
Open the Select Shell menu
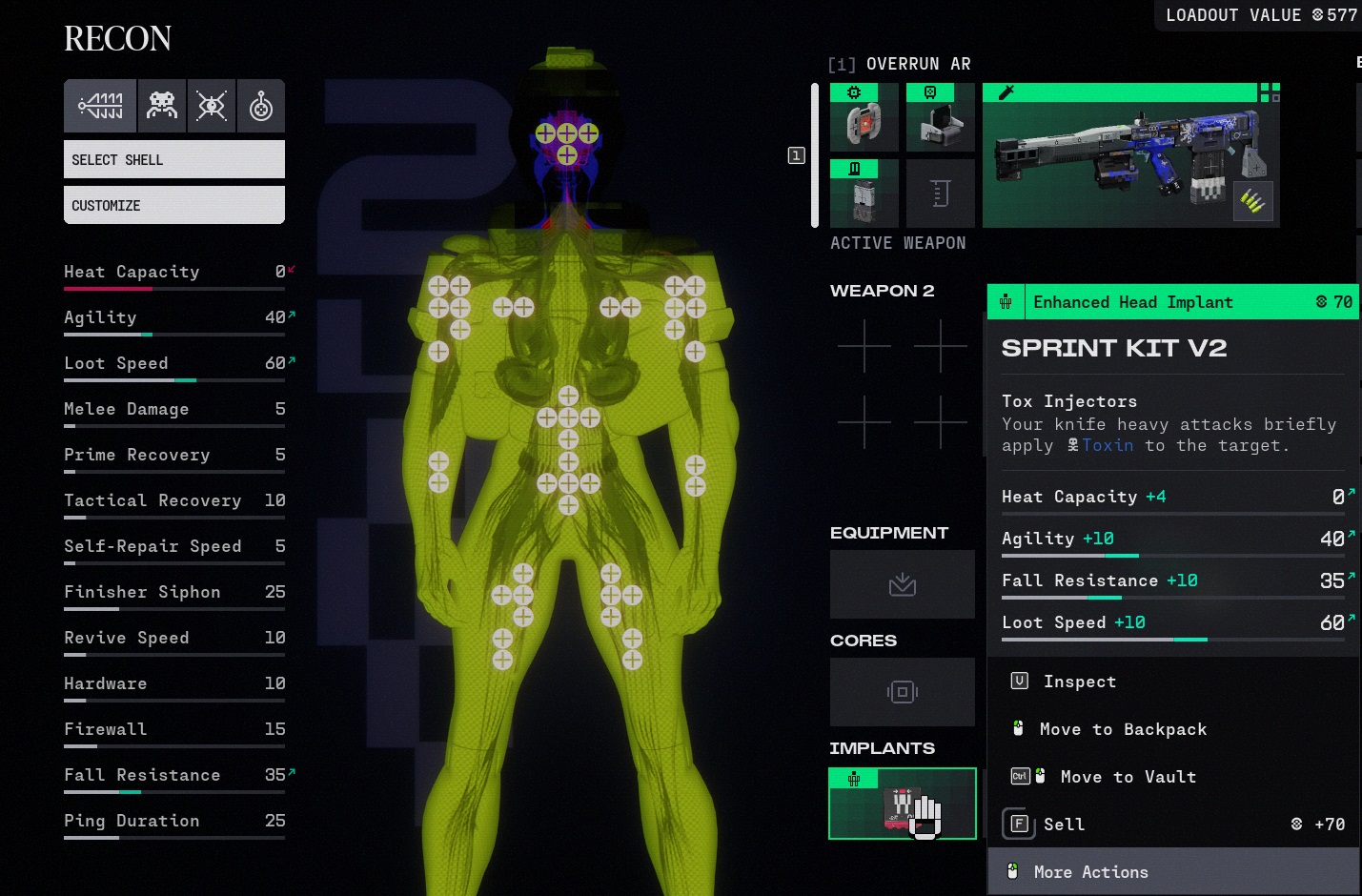pyautogui.click(x=173, y=159)
